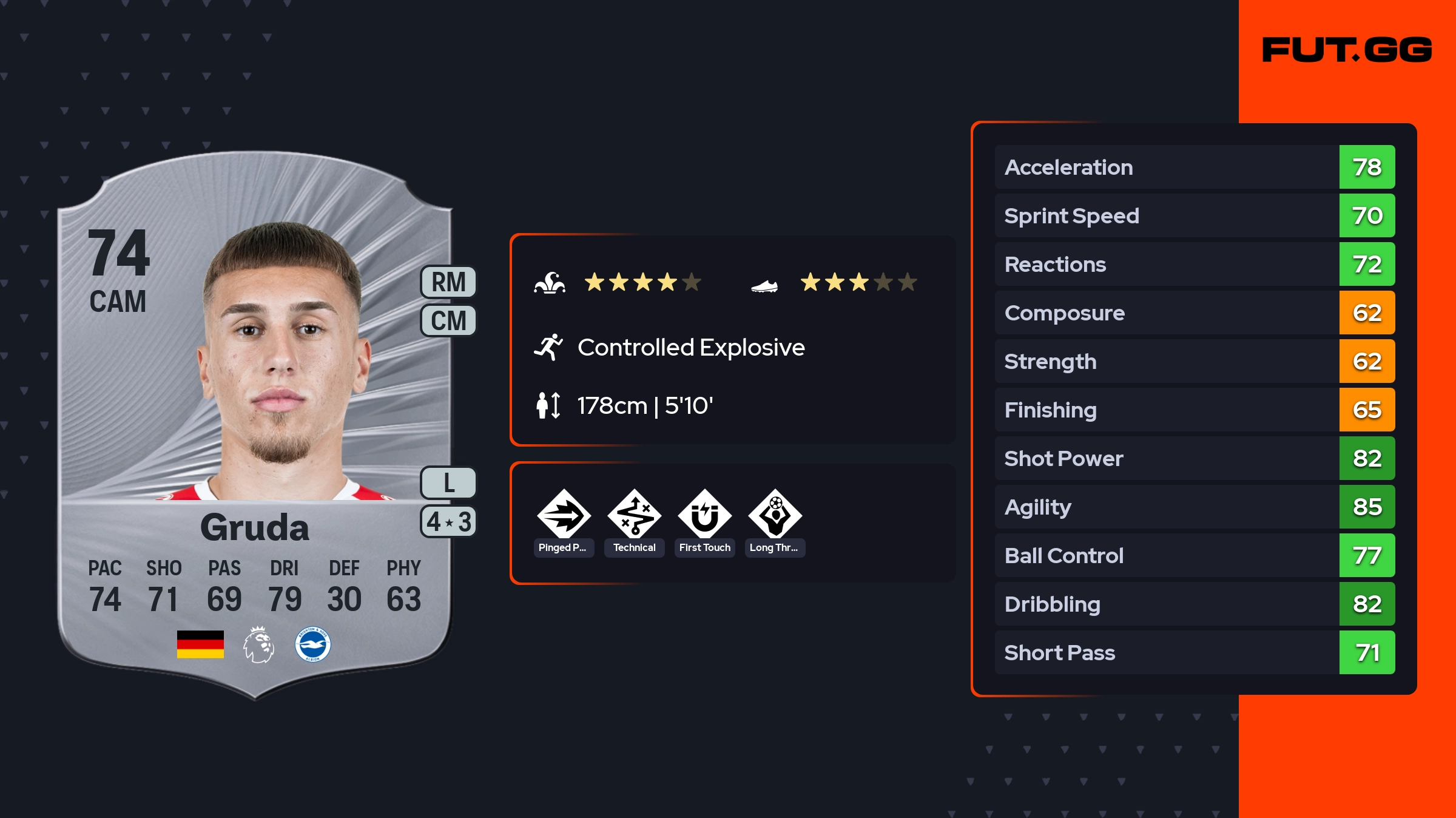Select the Shot Power stat row
Screen dimensions: 1456x818
pos(1194,458)
